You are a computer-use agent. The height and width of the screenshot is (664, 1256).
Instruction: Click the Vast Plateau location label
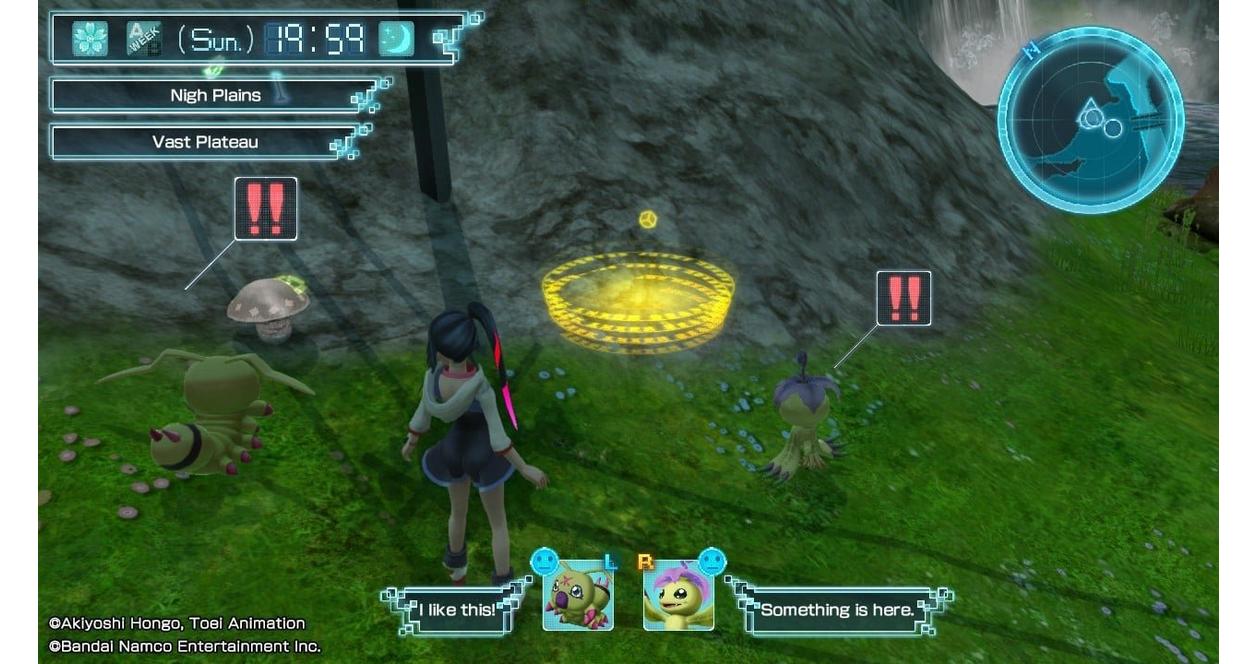pyautogui.click(x=204, y=142)
